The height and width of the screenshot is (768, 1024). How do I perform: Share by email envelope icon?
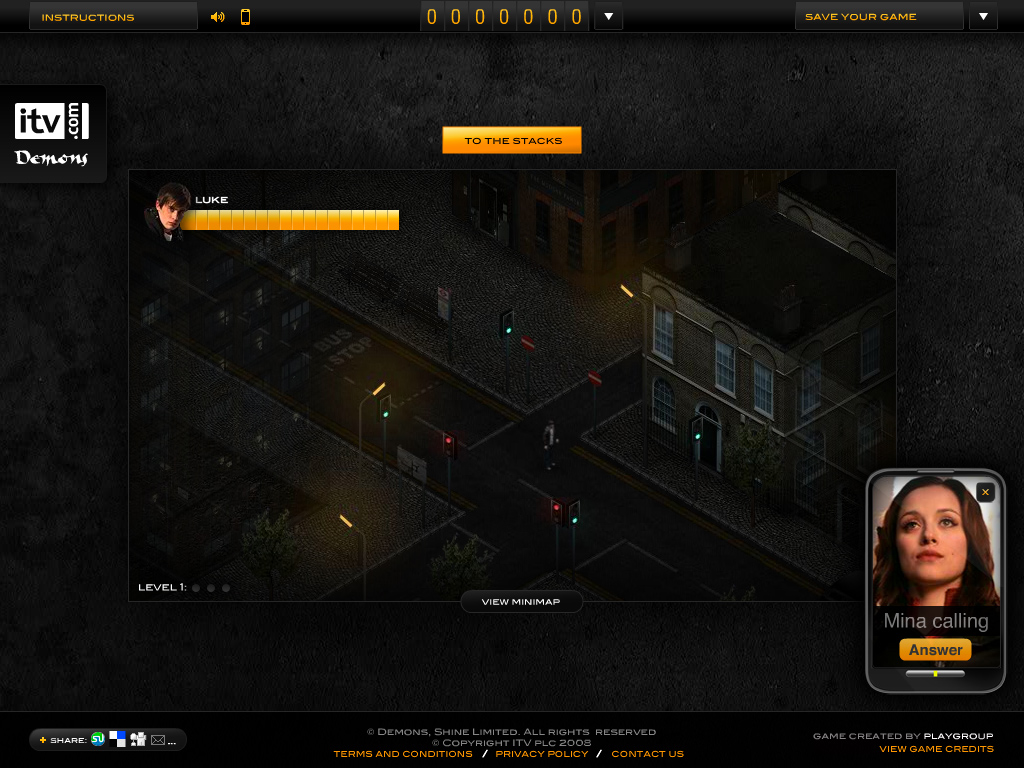158,740
